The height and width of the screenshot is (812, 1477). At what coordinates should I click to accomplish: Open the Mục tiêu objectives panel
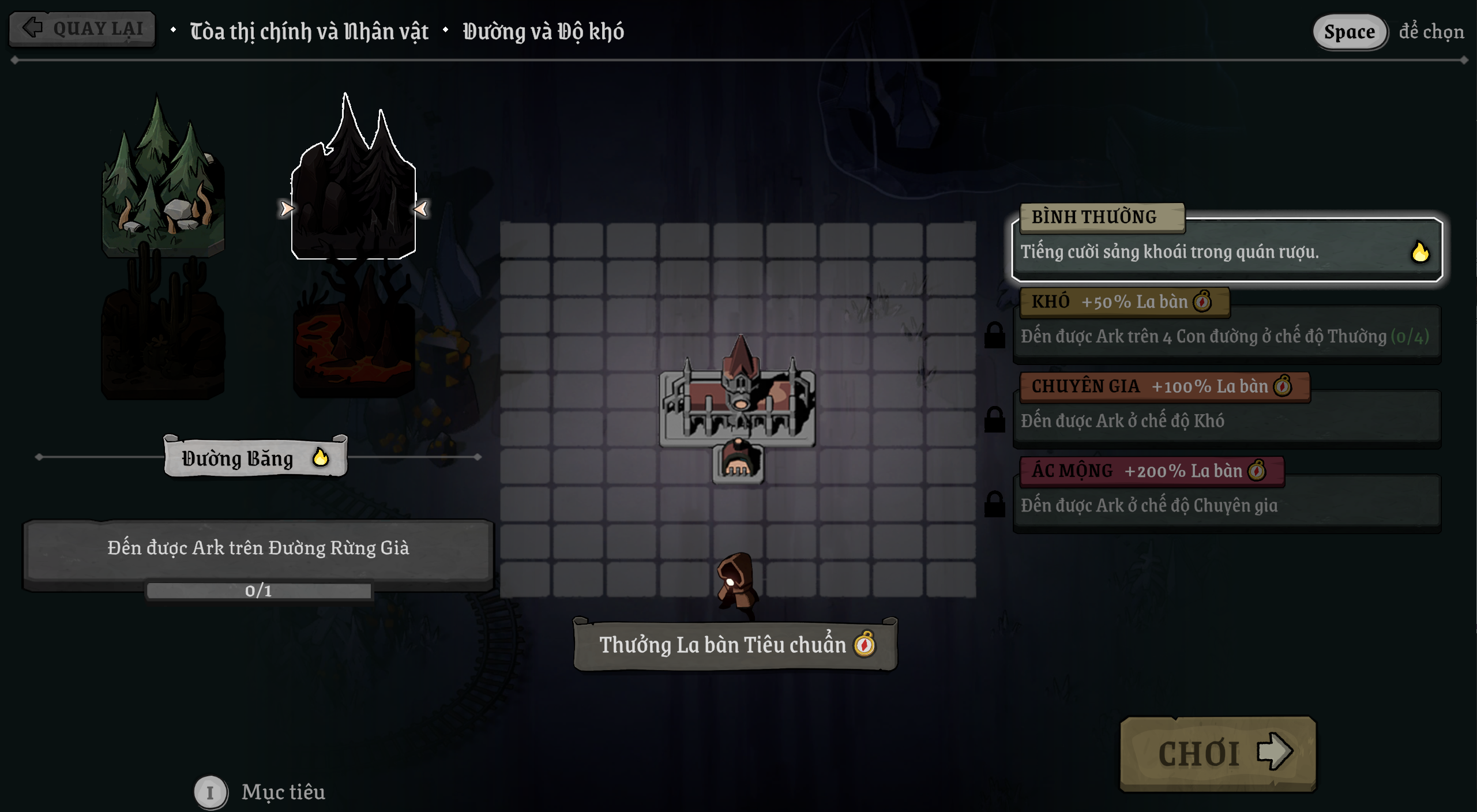coord(283,792)
